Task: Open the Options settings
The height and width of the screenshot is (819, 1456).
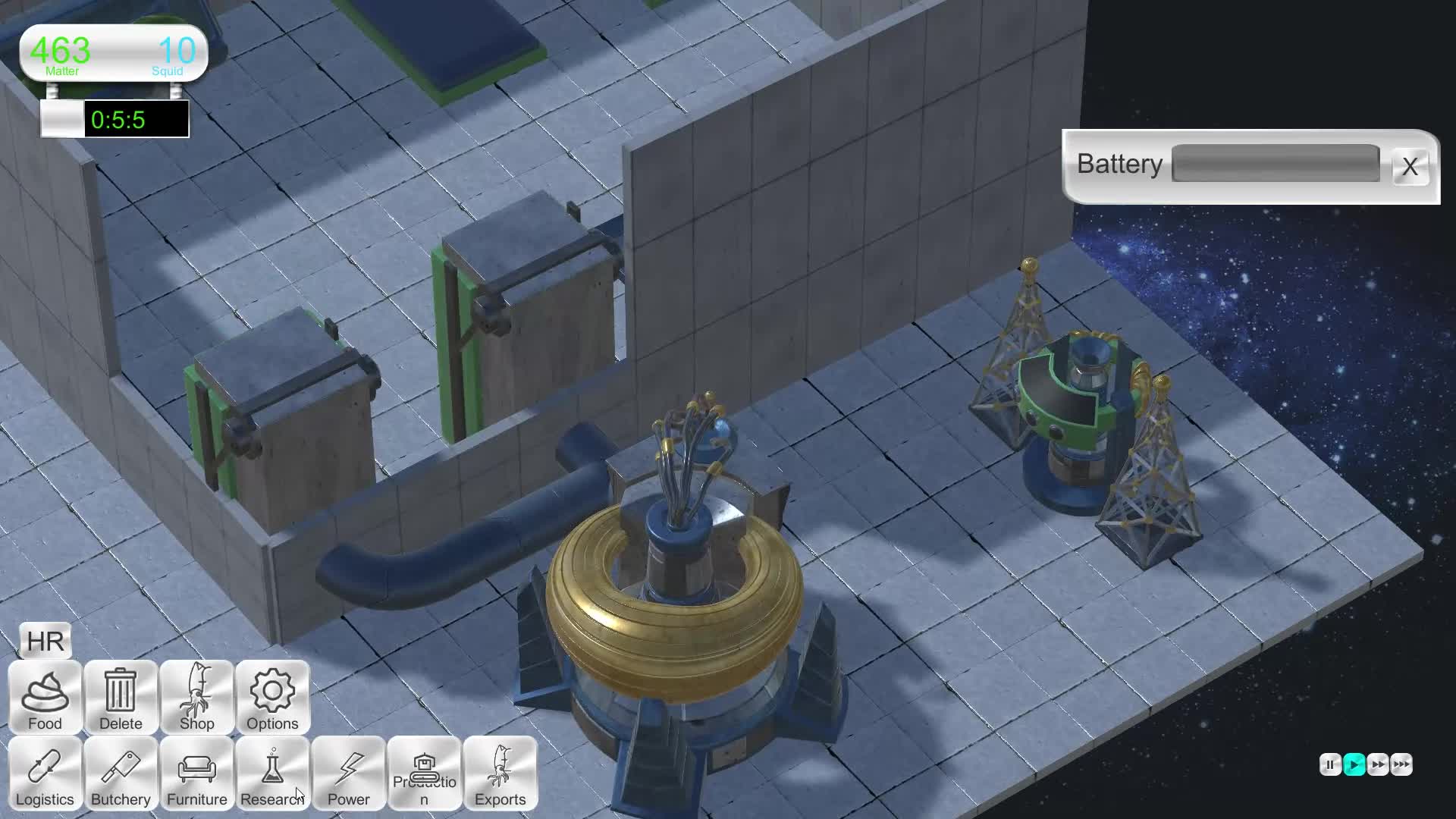Action: tap(272, 698)
